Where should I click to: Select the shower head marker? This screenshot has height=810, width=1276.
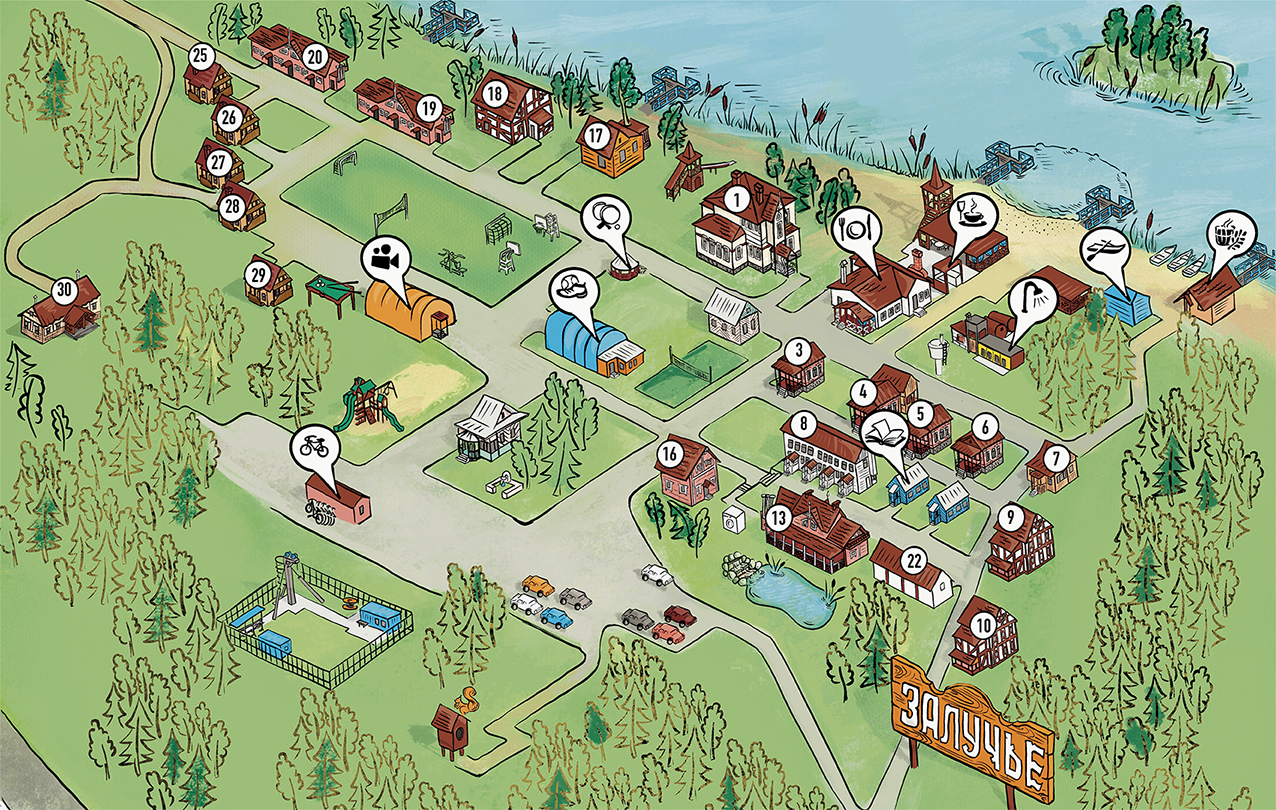tap(1032, 297)
